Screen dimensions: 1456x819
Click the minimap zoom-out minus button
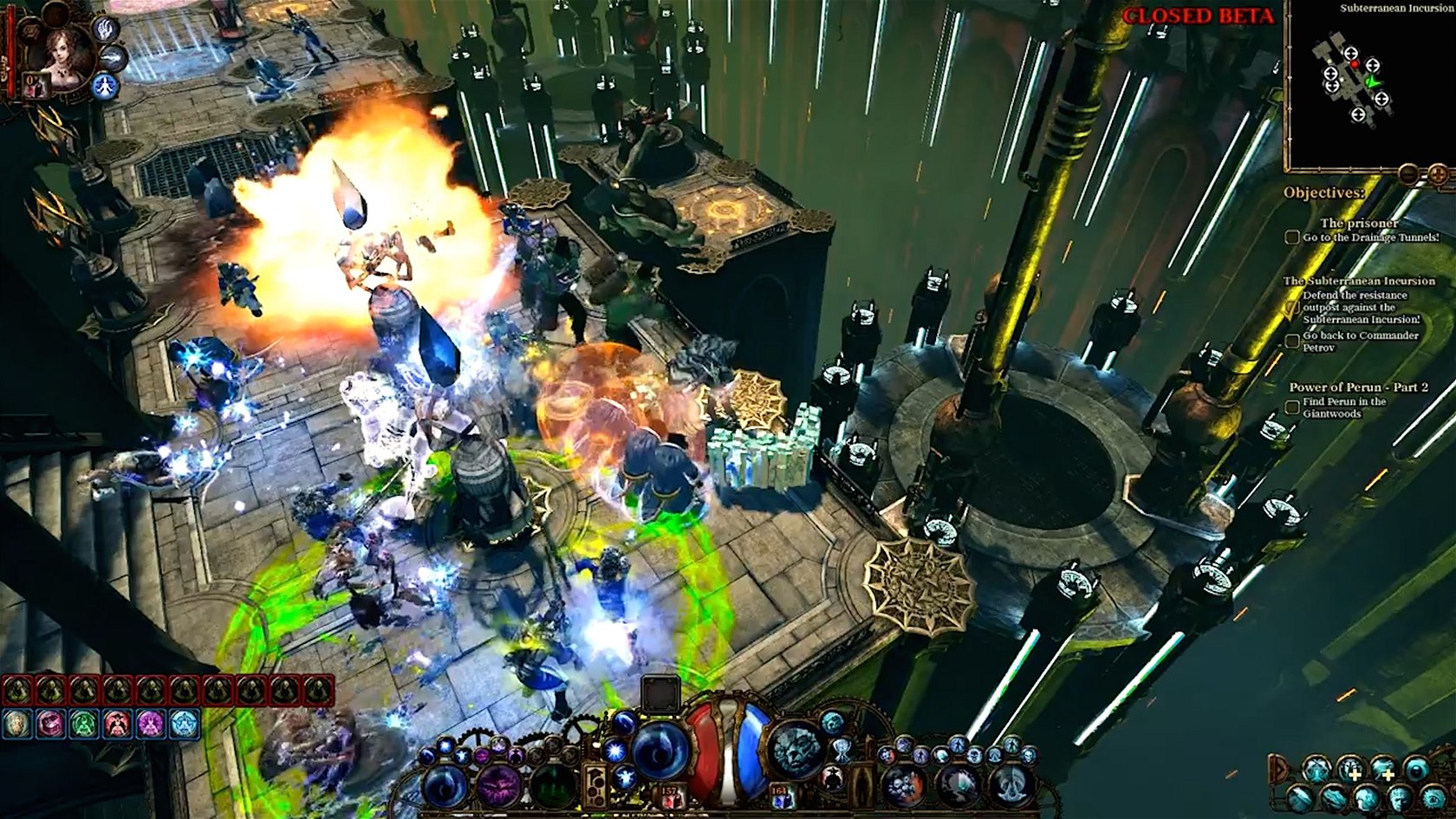pyautogui.click(x=1410, y=175)
